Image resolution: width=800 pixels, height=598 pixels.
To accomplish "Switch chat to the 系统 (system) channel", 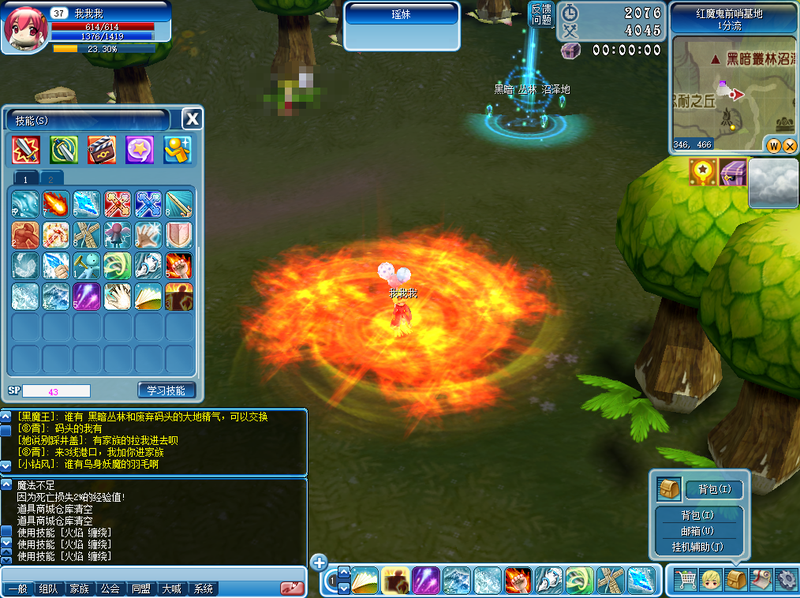I will [203, 588].
